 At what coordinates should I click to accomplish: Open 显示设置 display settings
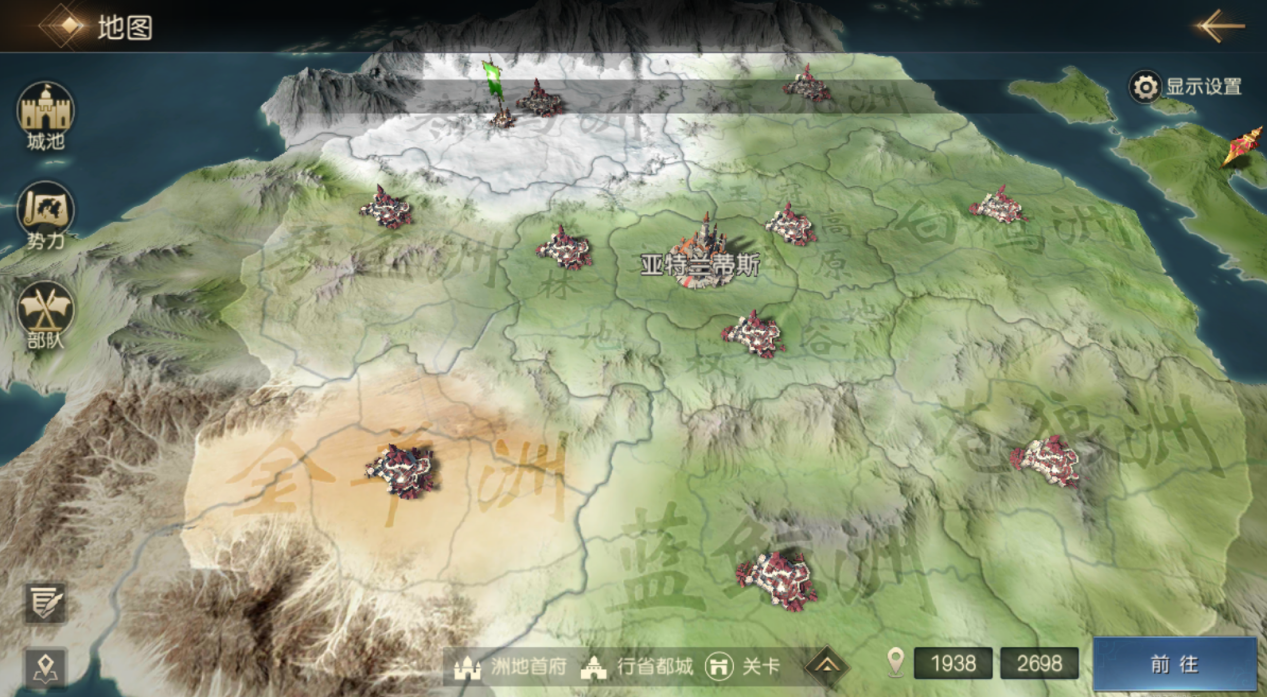[1186, 87]
